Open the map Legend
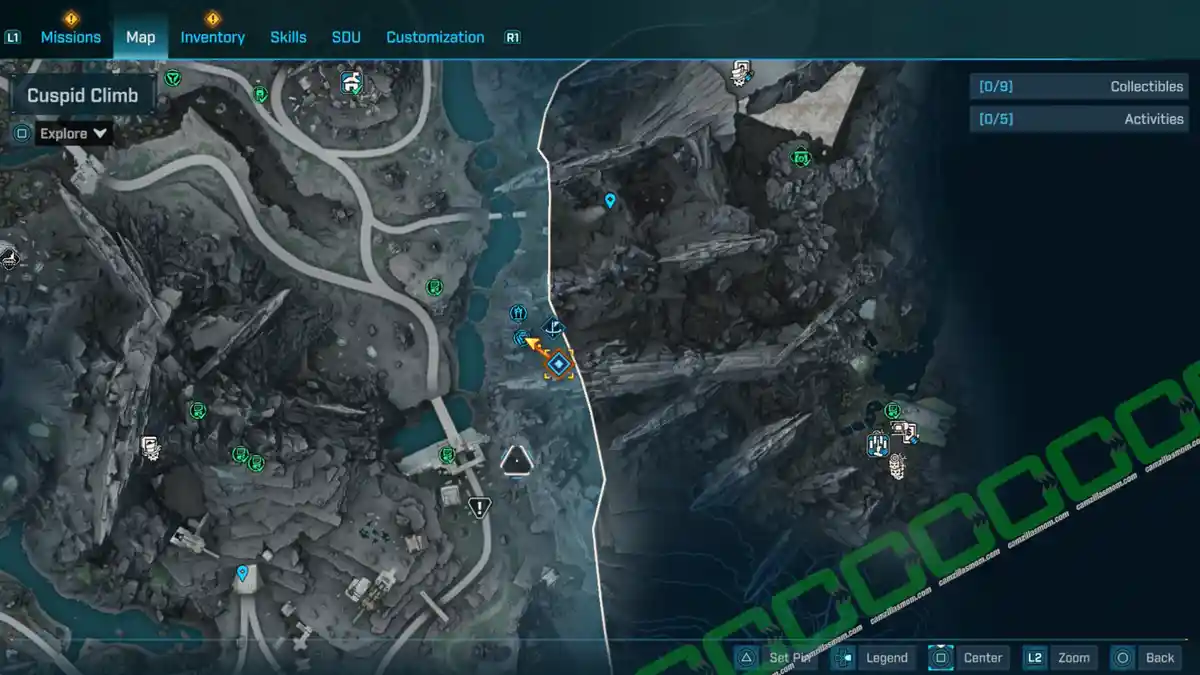 (874, 657)
